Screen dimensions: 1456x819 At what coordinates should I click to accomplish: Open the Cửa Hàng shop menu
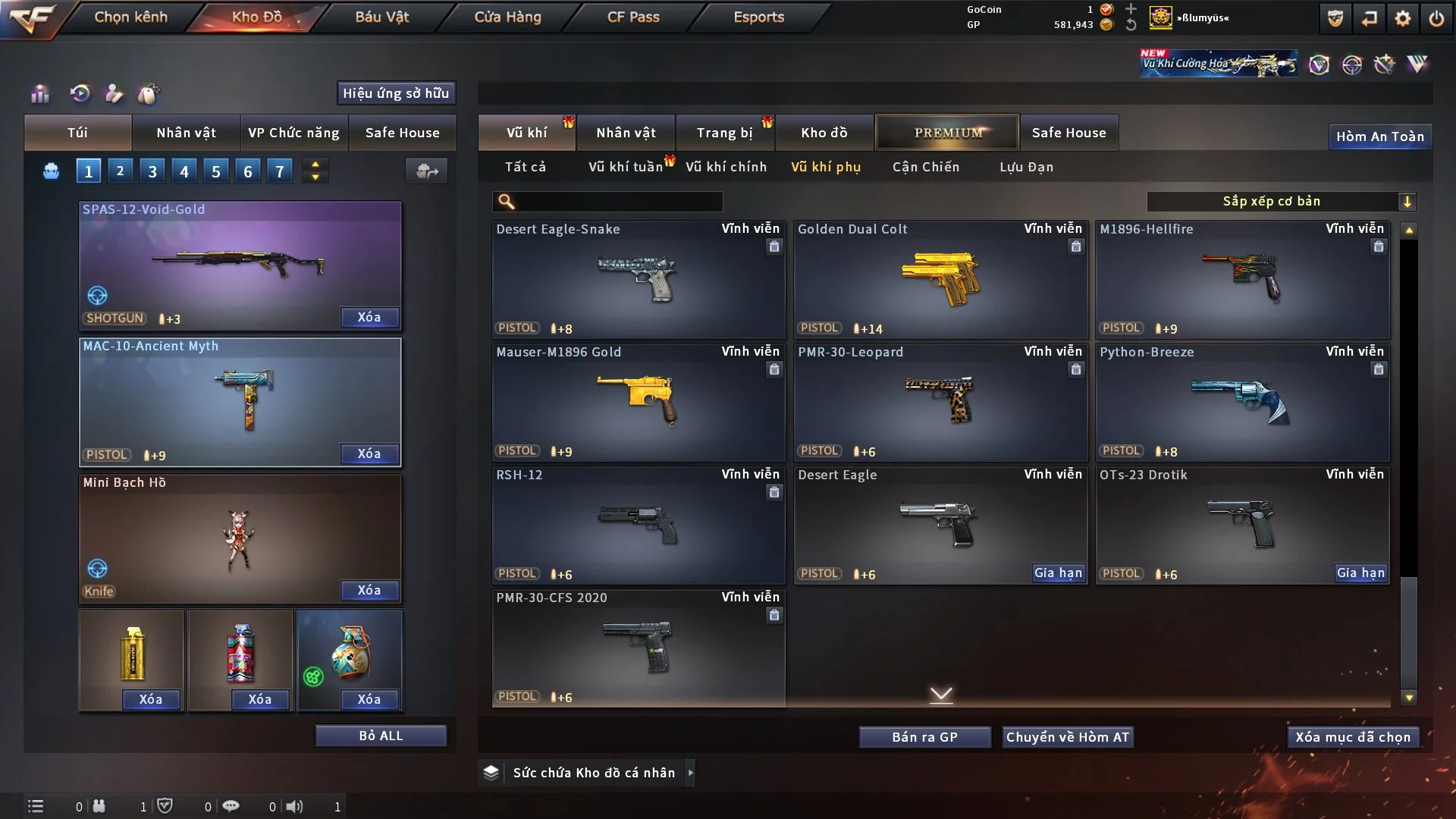pos(507,17)
